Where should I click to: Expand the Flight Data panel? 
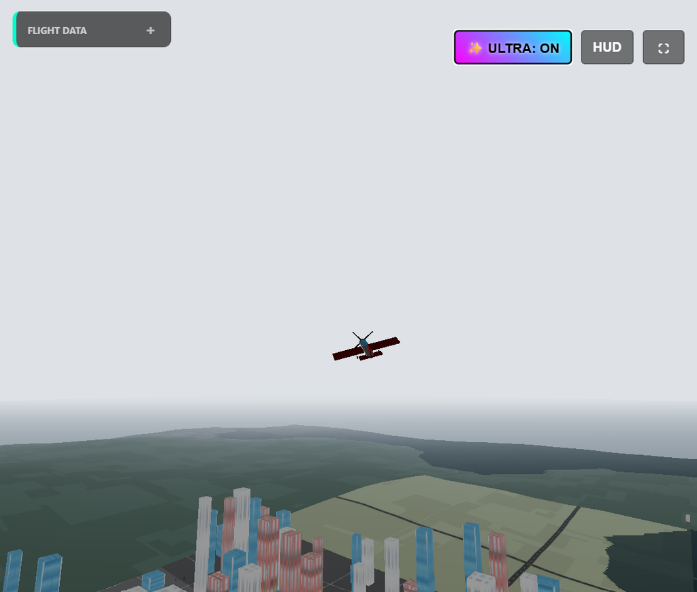(150, 30)
